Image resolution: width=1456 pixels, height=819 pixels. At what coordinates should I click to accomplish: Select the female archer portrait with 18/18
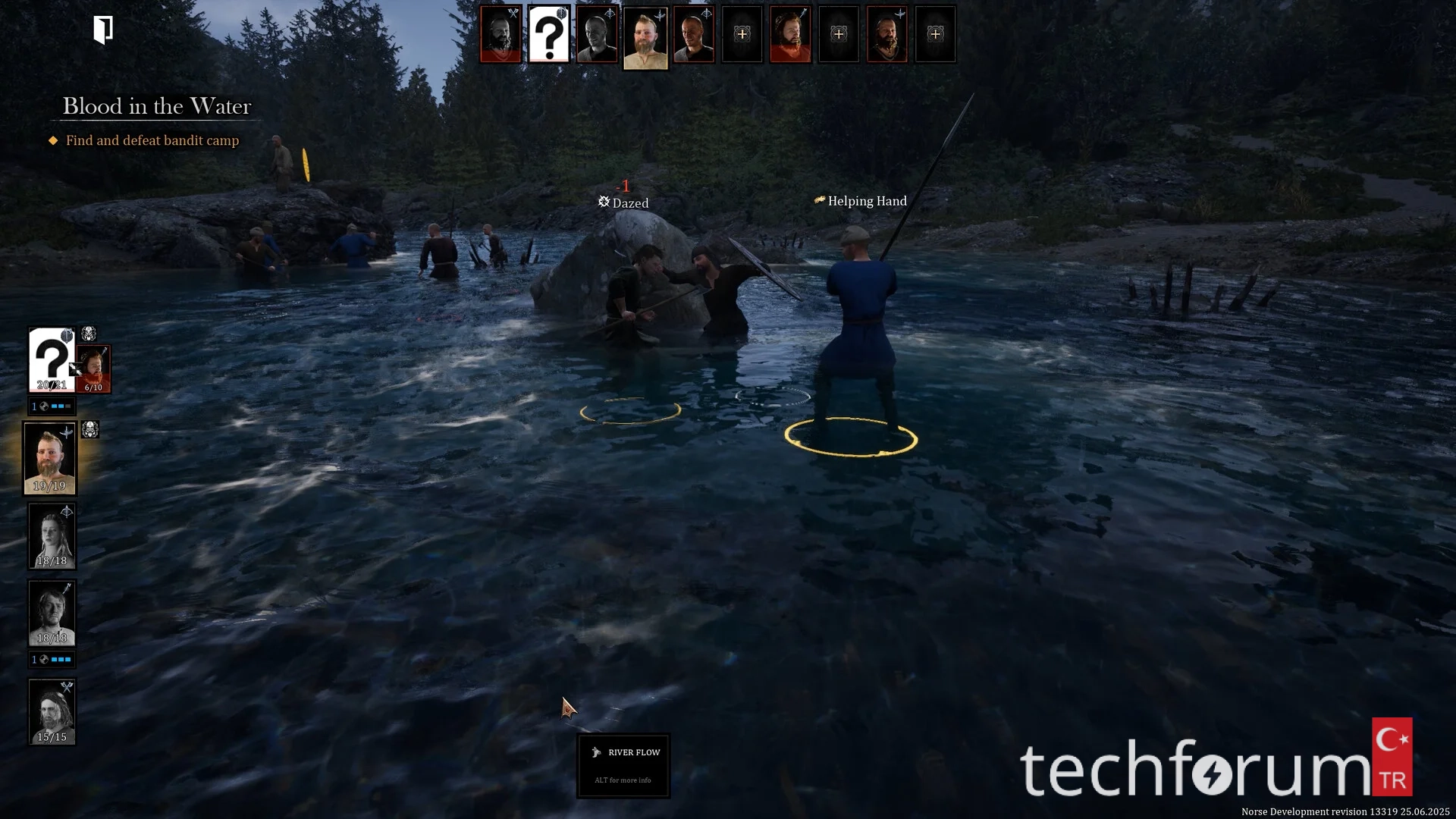[x=52, y=536]
